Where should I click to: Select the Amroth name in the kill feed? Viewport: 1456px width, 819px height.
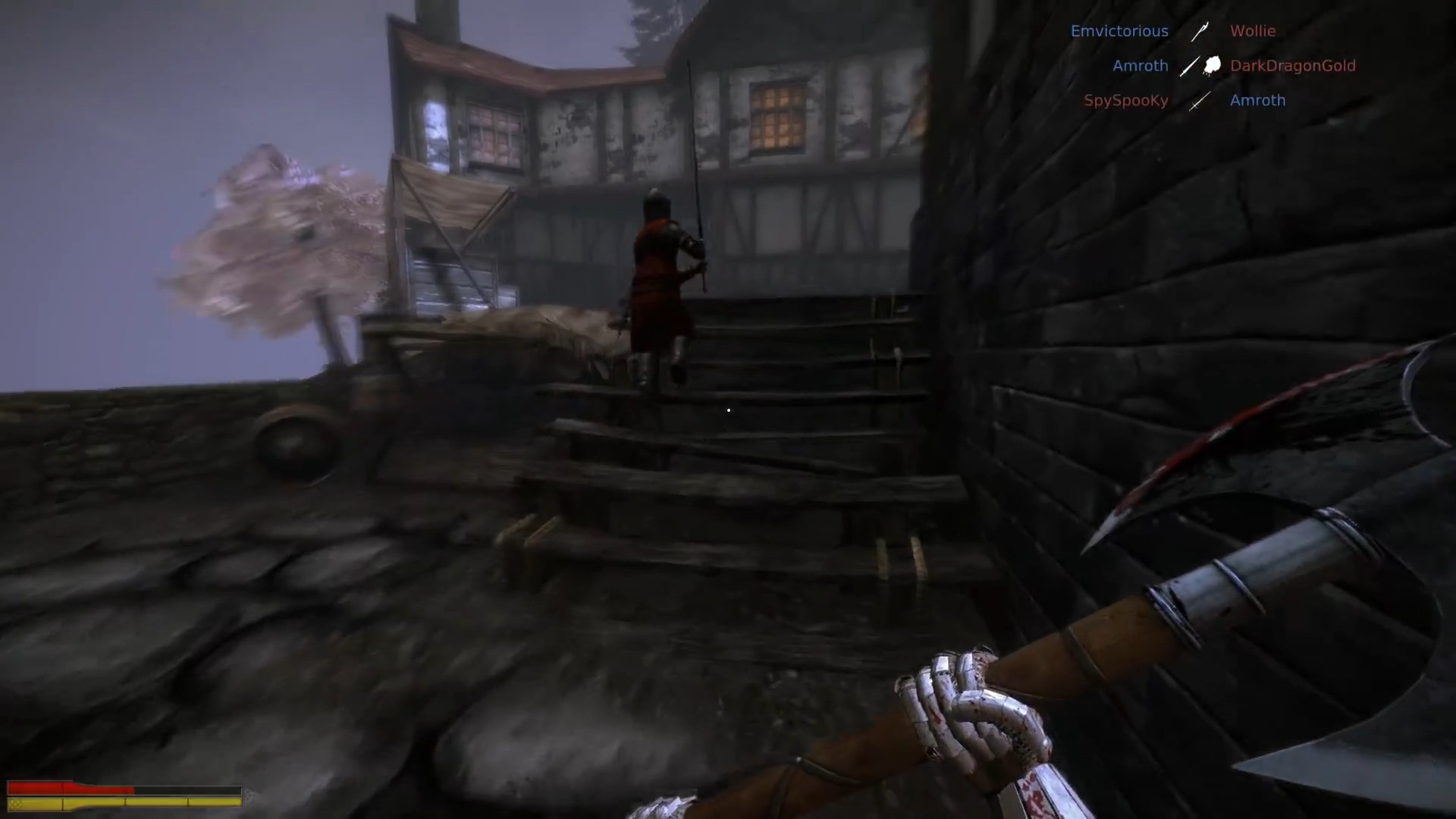pyautogui.click(x=1141, y=66)
